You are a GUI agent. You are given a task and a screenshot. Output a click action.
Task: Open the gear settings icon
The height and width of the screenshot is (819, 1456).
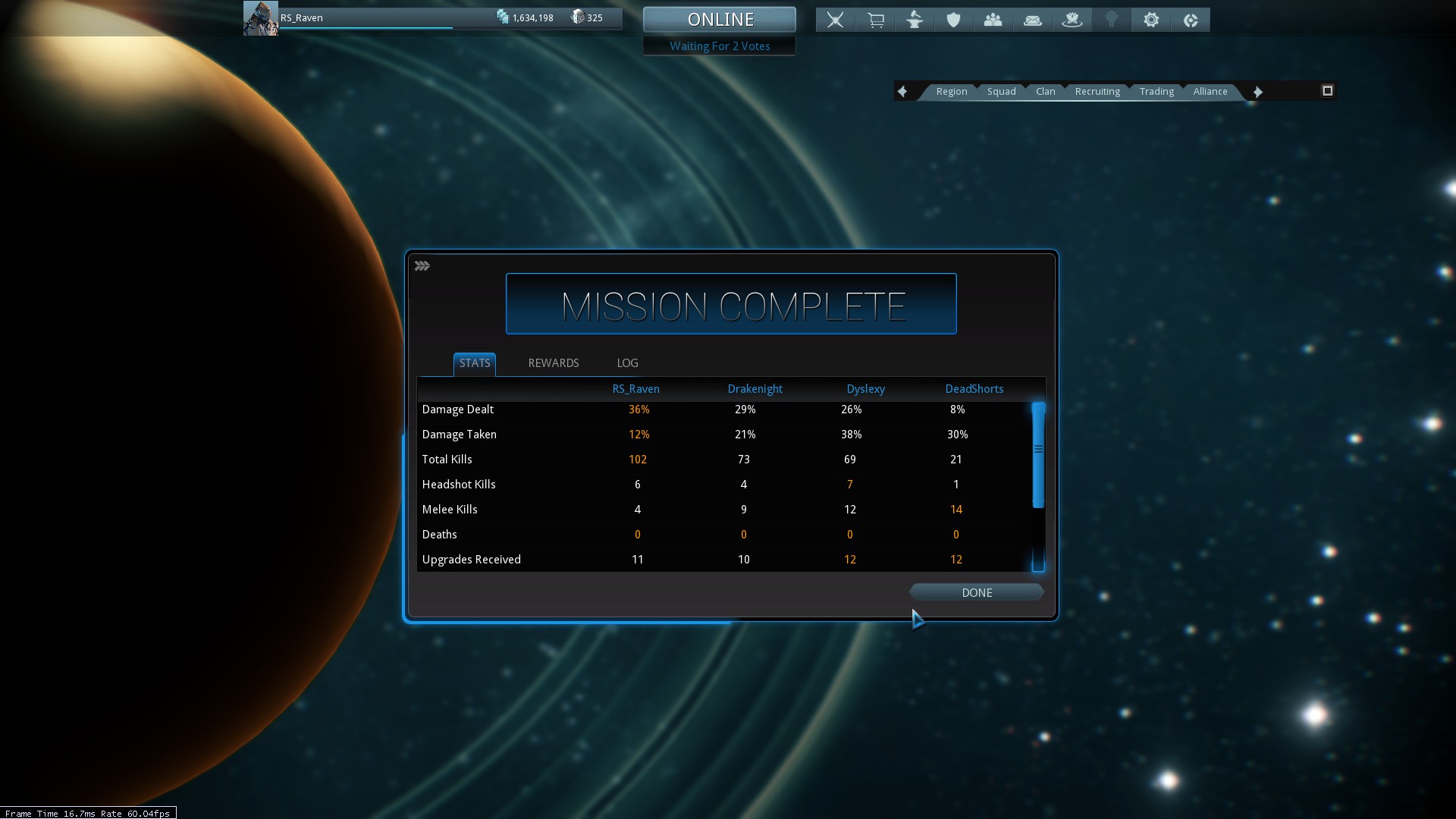tap(1151, 20)
